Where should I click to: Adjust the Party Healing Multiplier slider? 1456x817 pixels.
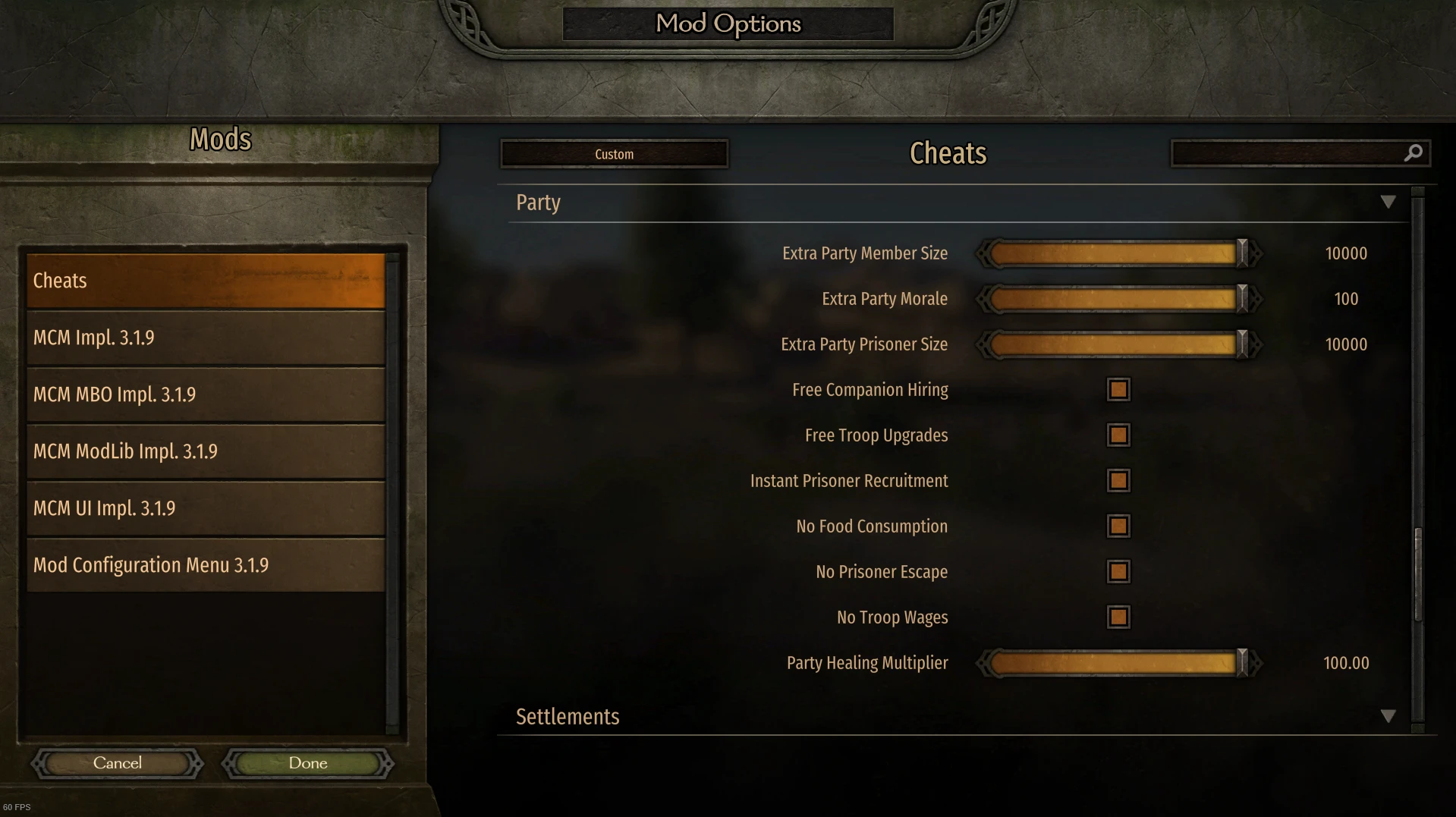click(1241, 662)
